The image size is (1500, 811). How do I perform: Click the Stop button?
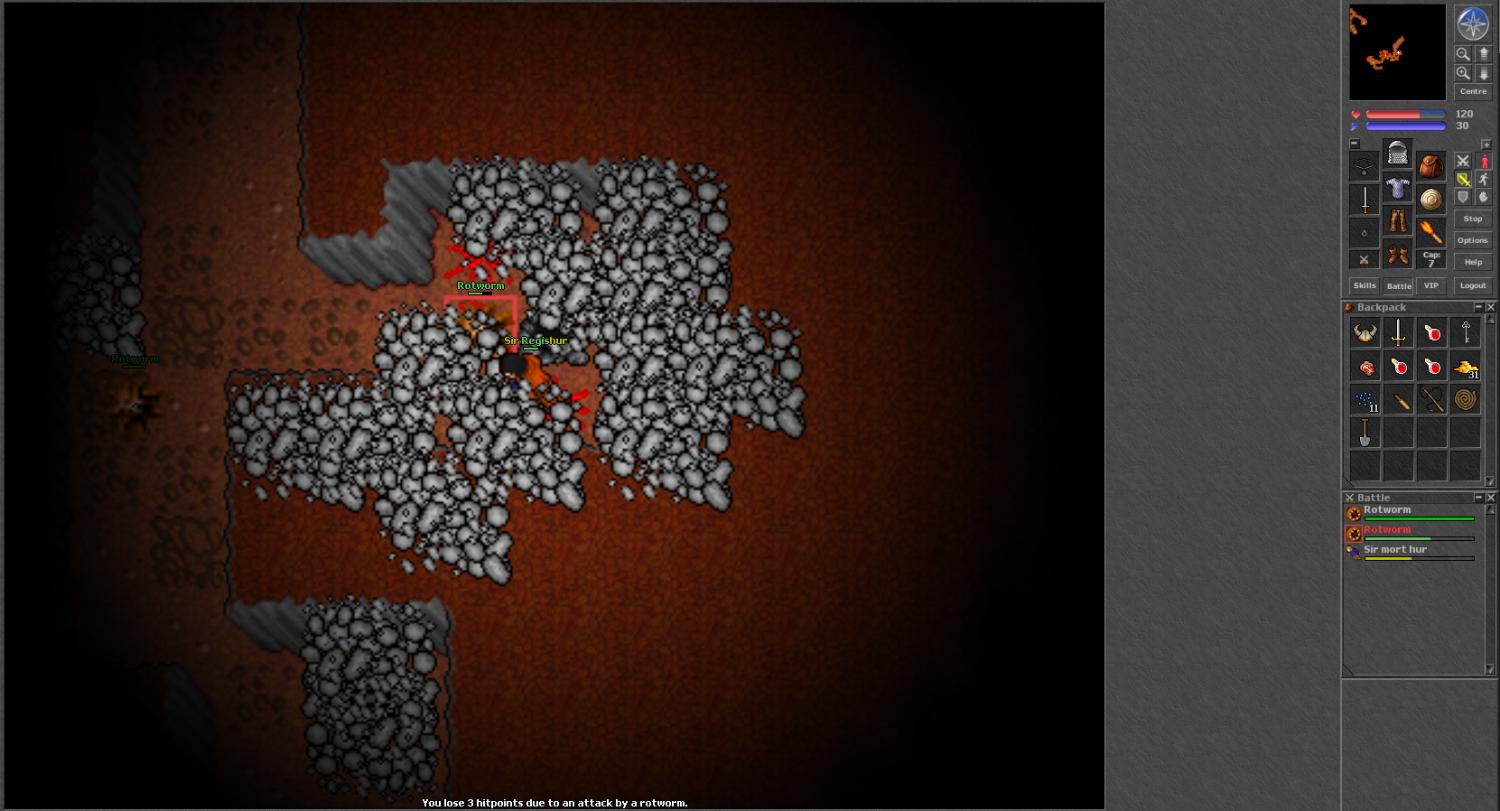(1472, 219)
